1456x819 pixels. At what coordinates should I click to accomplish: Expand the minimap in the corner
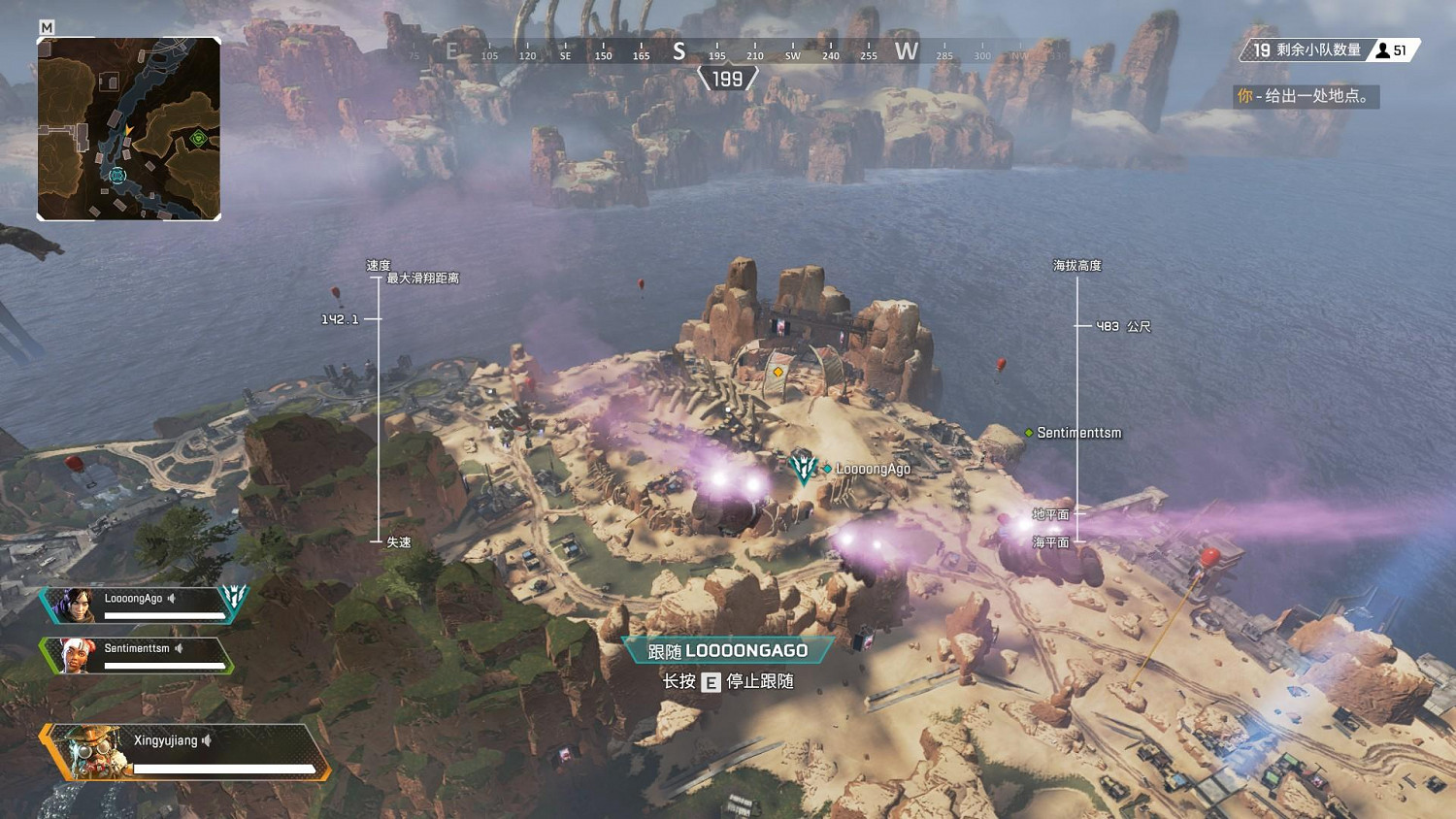[x=129, y=129]
